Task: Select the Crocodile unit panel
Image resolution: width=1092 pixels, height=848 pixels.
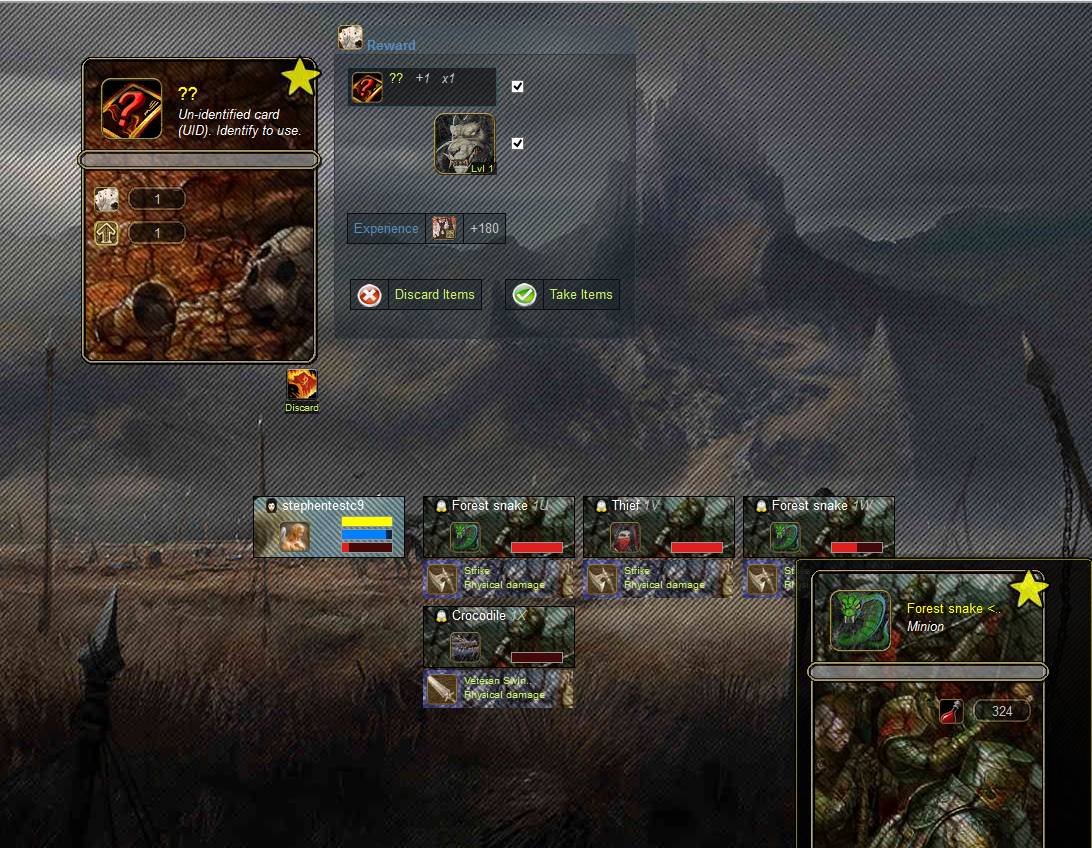Action: pyautogui.click(x=499, y=637)
